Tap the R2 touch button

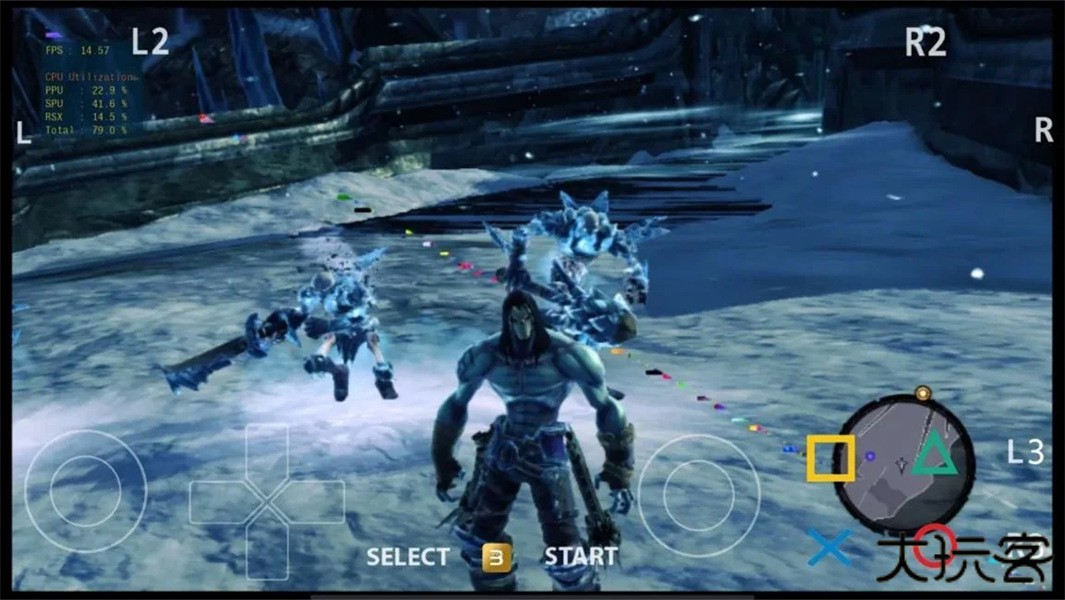[x=925, y=43]
